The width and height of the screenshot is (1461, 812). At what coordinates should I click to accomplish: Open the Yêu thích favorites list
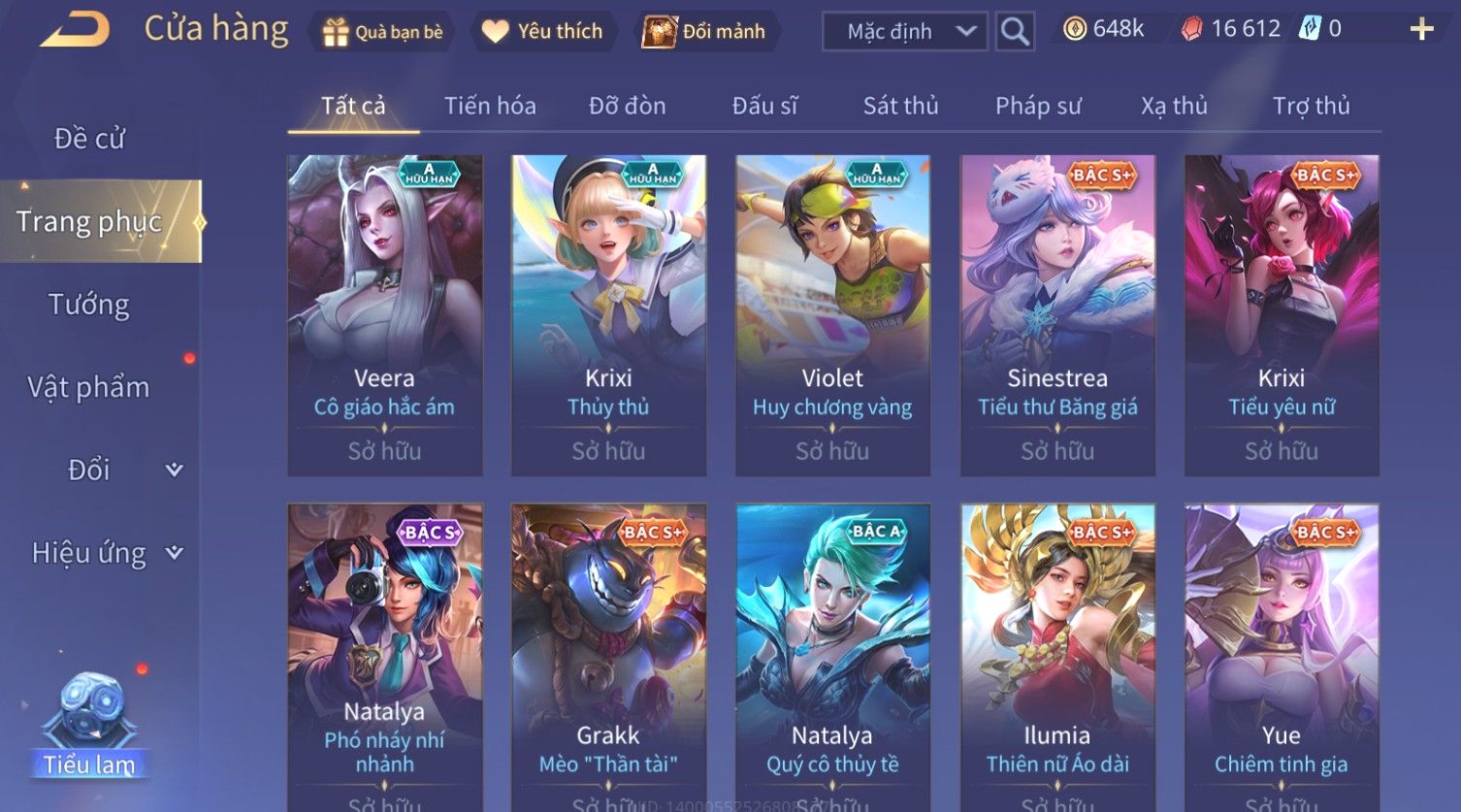(542, 32)
